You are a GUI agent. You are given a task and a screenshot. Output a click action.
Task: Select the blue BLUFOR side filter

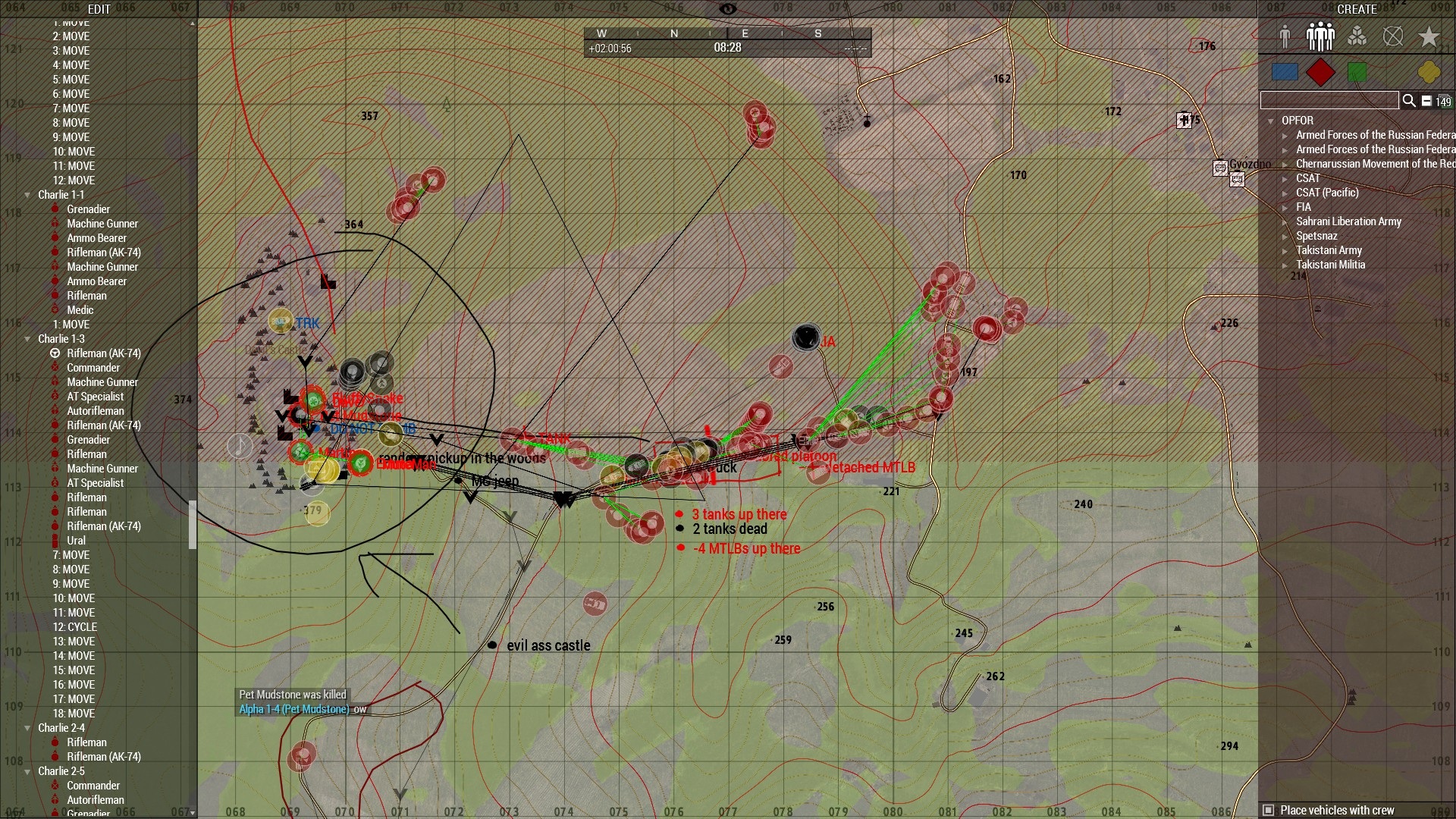click(1284, 72)
